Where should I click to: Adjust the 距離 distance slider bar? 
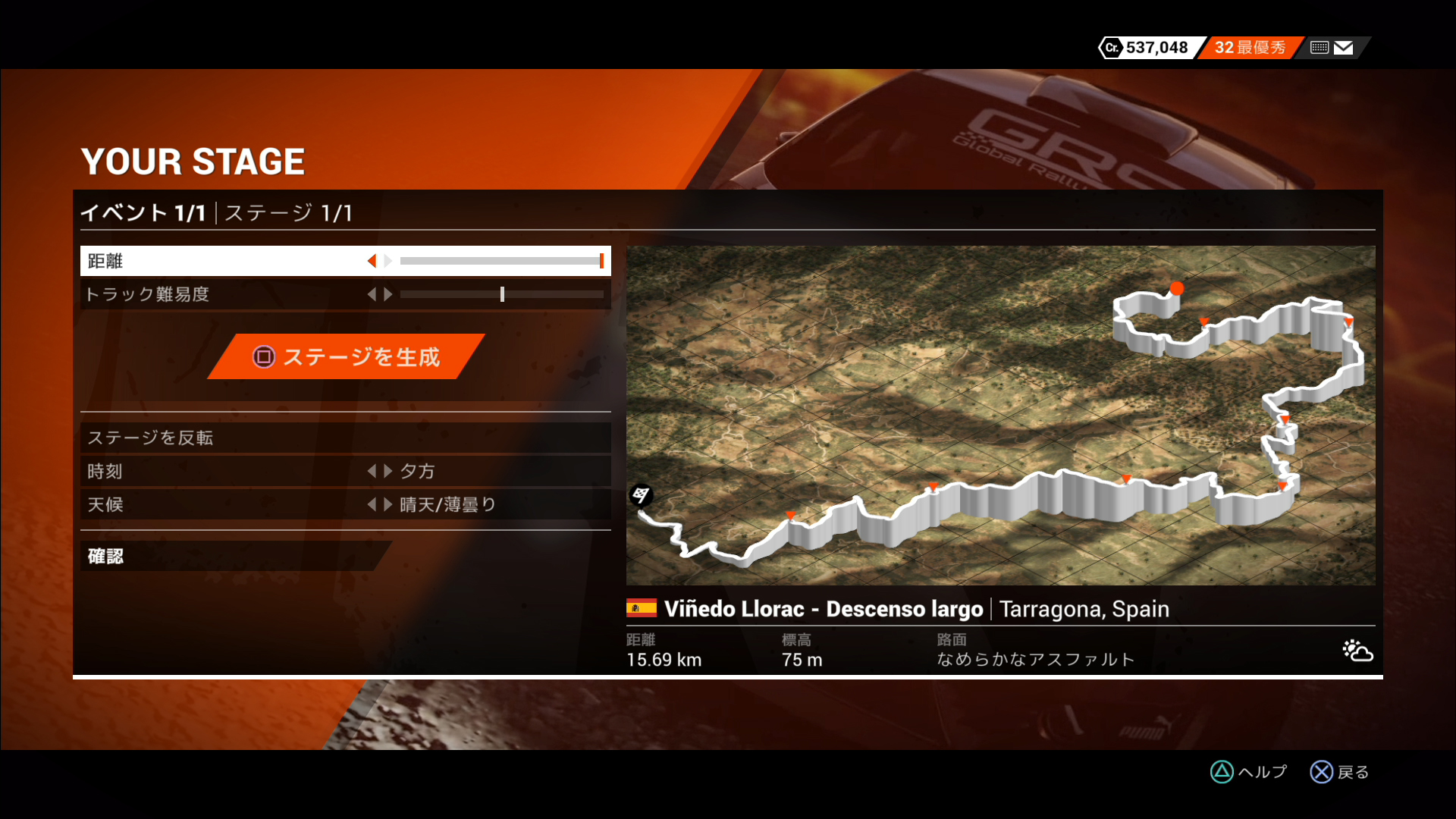point(500,261)
